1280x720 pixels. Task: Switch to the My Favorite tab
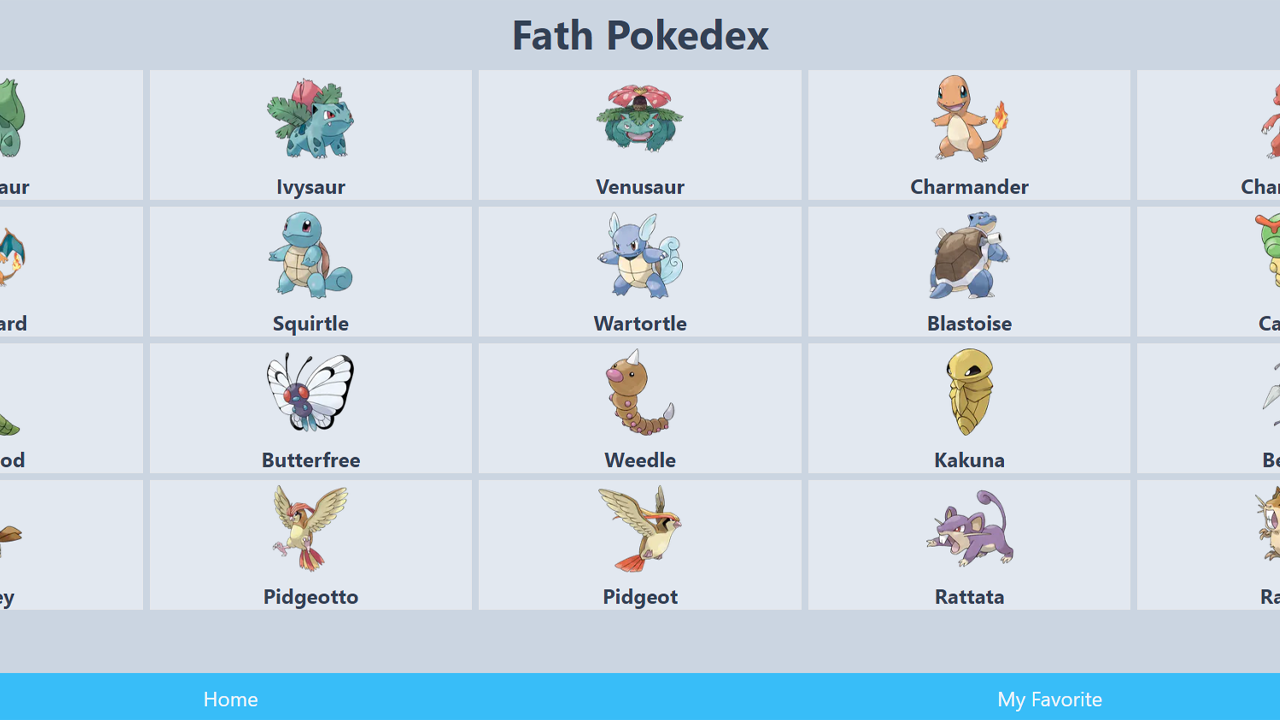(1049, 699)
